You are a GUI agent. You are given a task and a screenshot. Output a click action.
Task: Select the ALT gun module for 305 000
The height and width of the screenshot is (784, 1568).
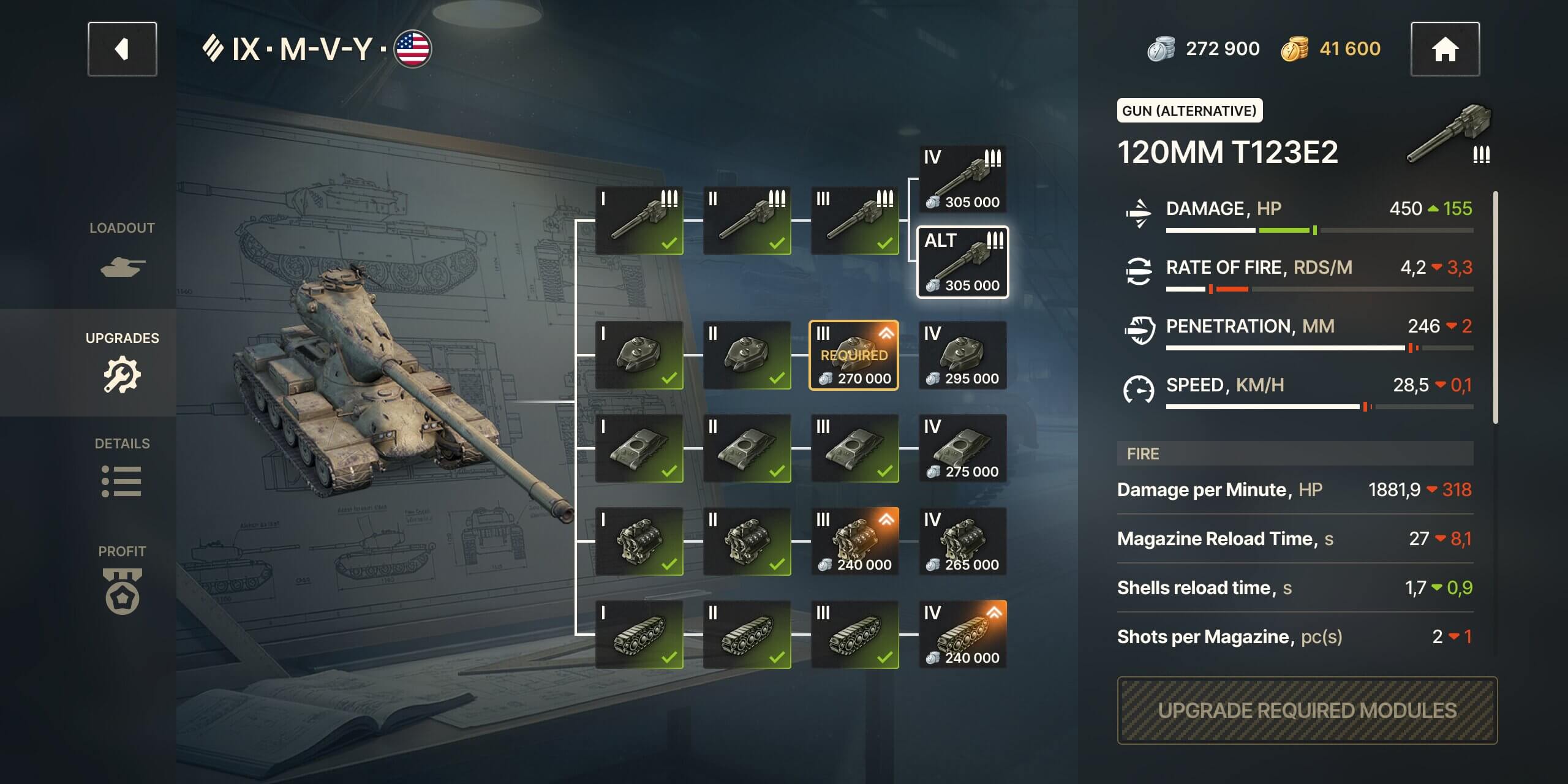[x=962, y=262]
